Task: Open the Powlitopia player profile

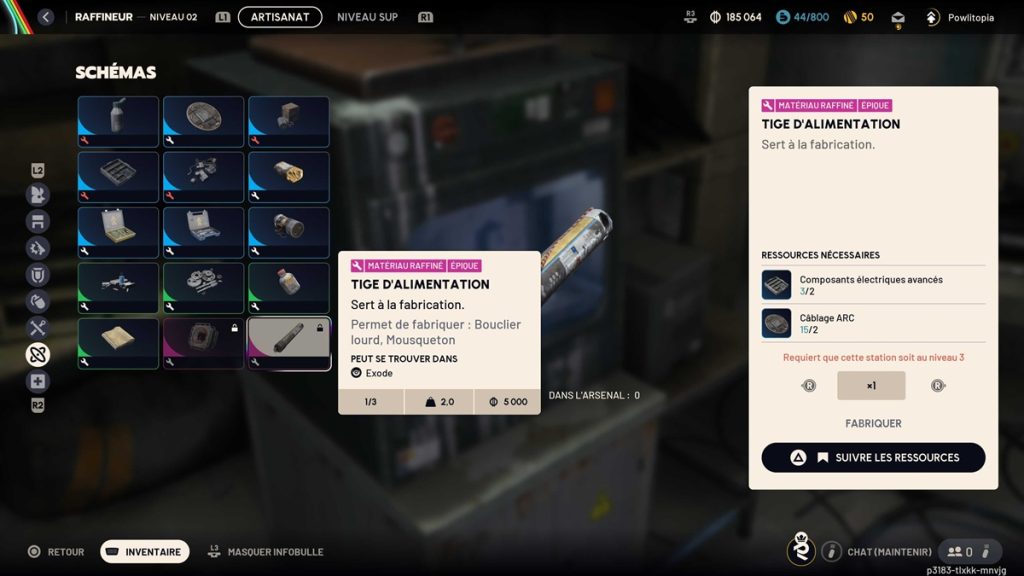Action: pos(960,17)
